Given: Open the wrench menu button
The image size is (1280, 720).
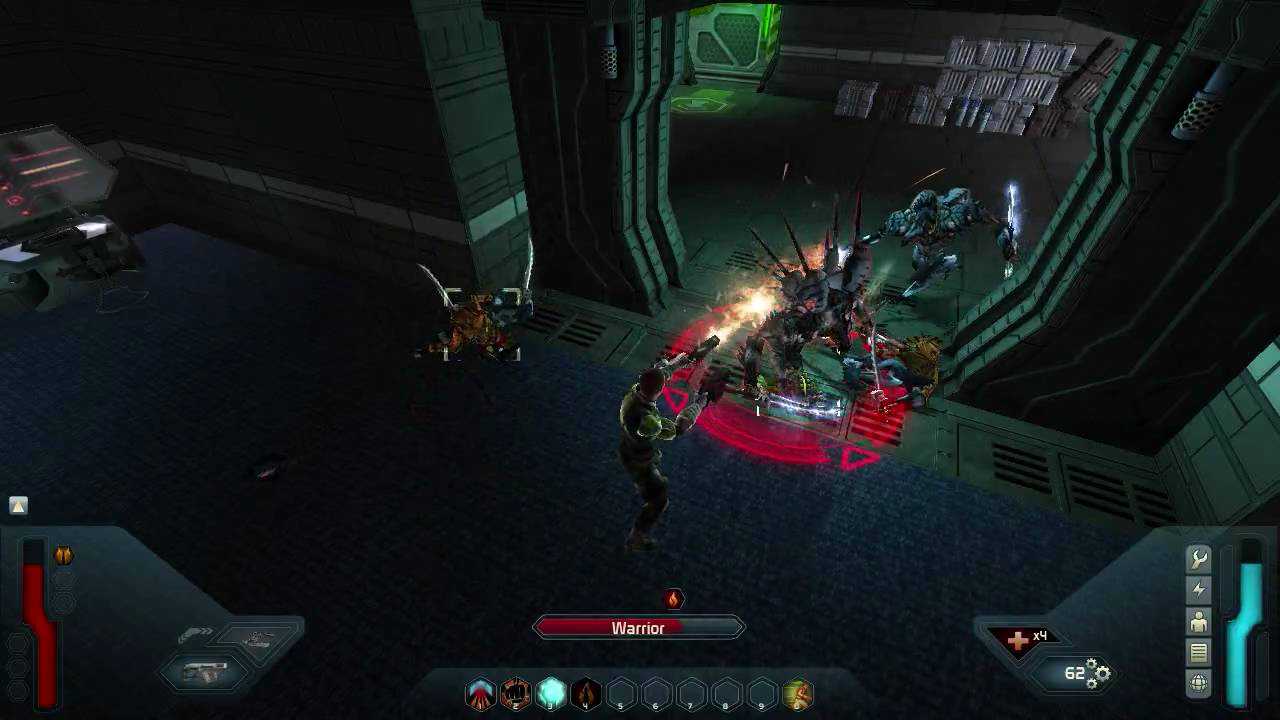Looking at the screenshot, I should [x=1198, y=559].
